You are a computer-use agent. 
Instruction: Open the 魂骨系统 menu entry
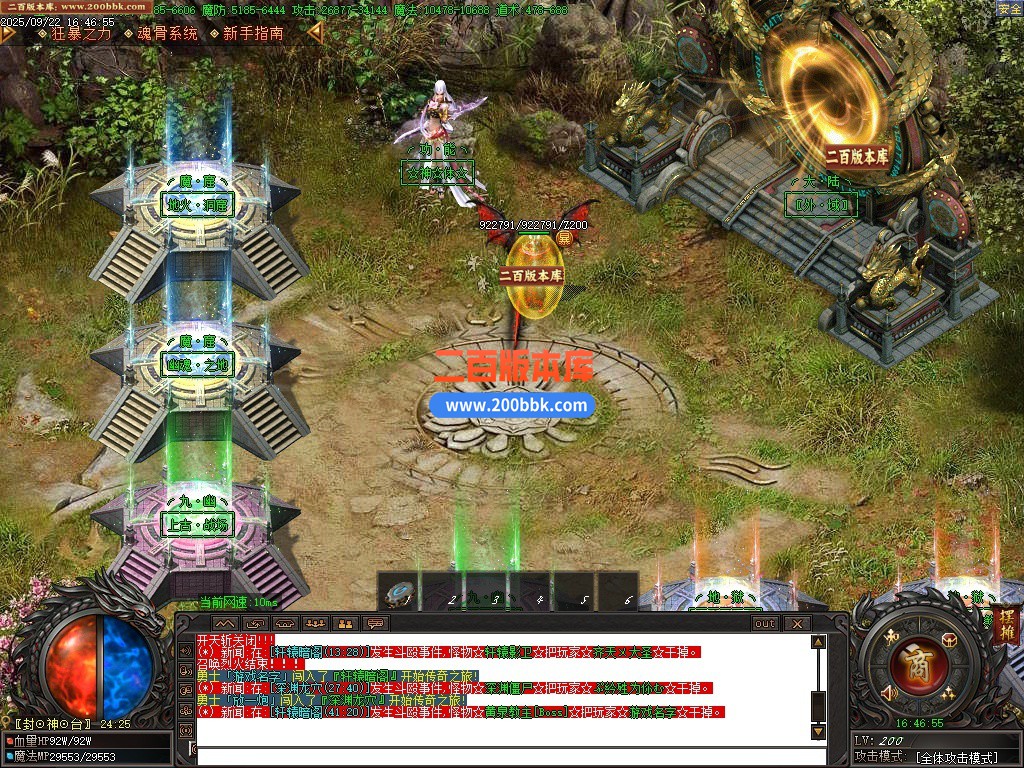click(x=167, y=33)
